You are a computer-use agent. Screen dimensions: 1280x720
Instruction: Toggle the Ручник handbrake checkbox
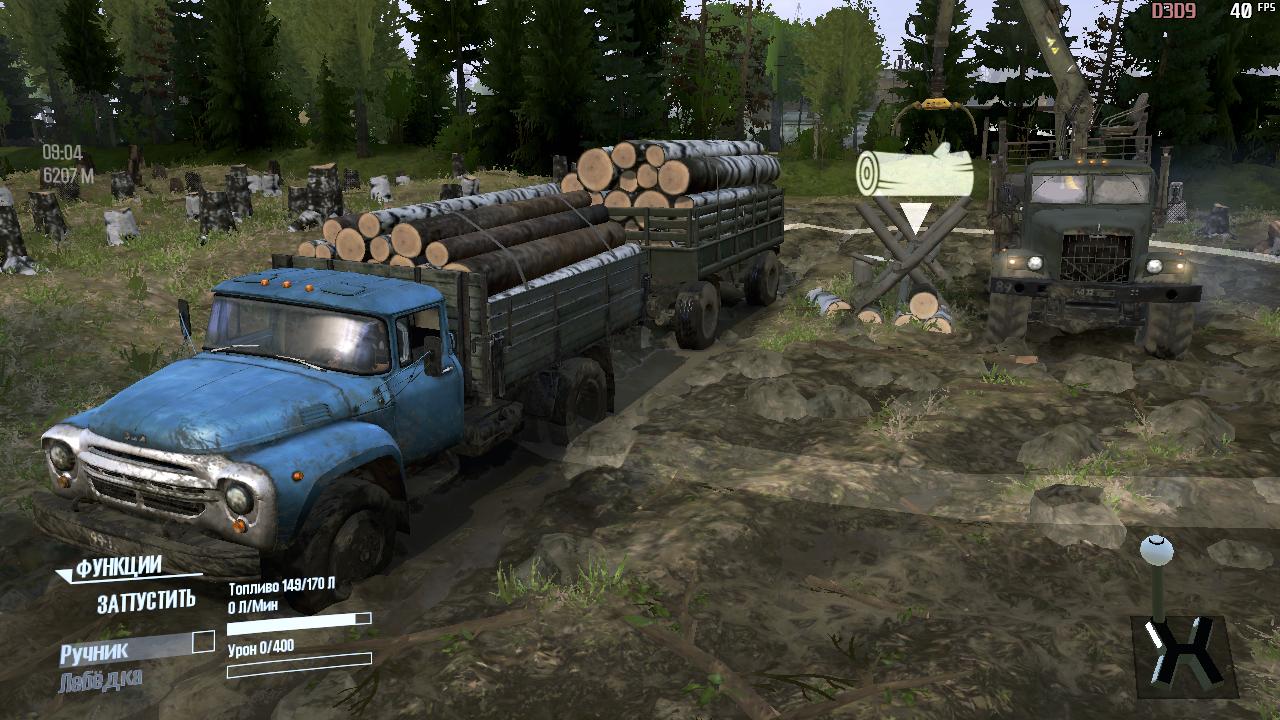(x=203, y=642)
